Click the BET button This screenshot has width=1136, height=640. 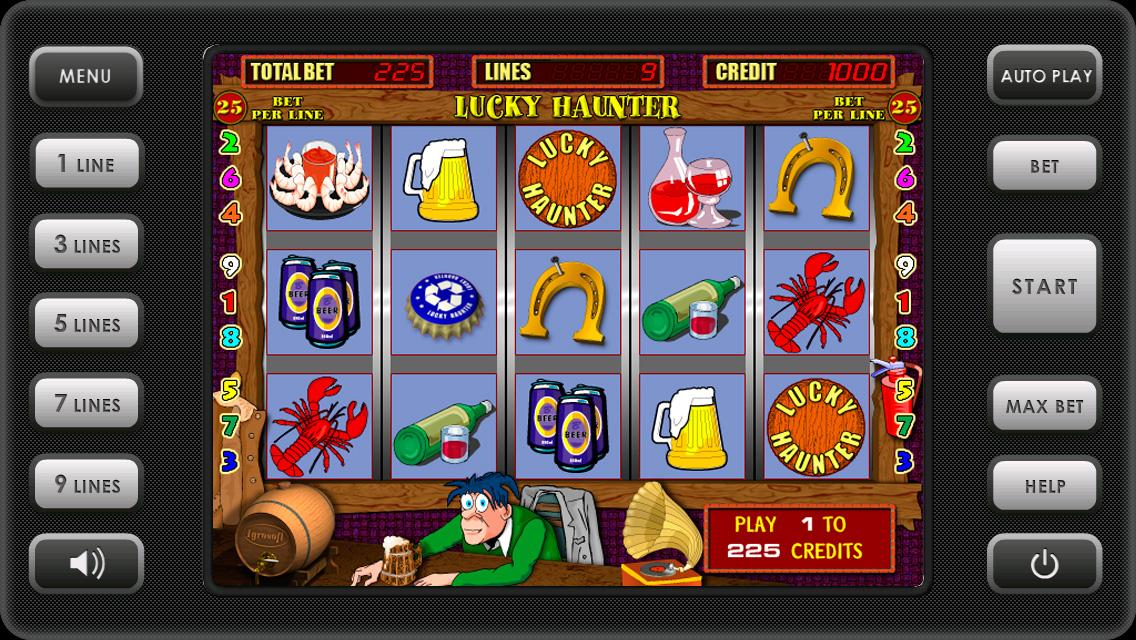[1045, 166]
